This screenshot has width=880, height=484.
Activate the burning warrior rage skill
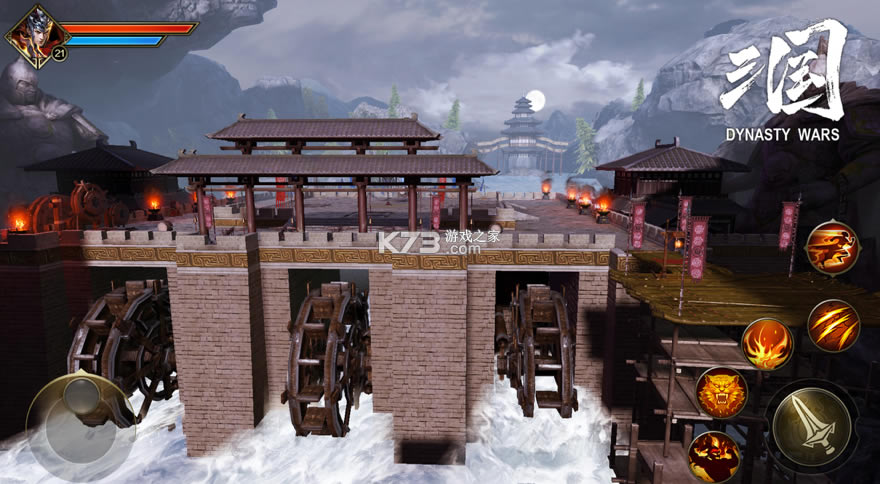[x=714, y=457]
